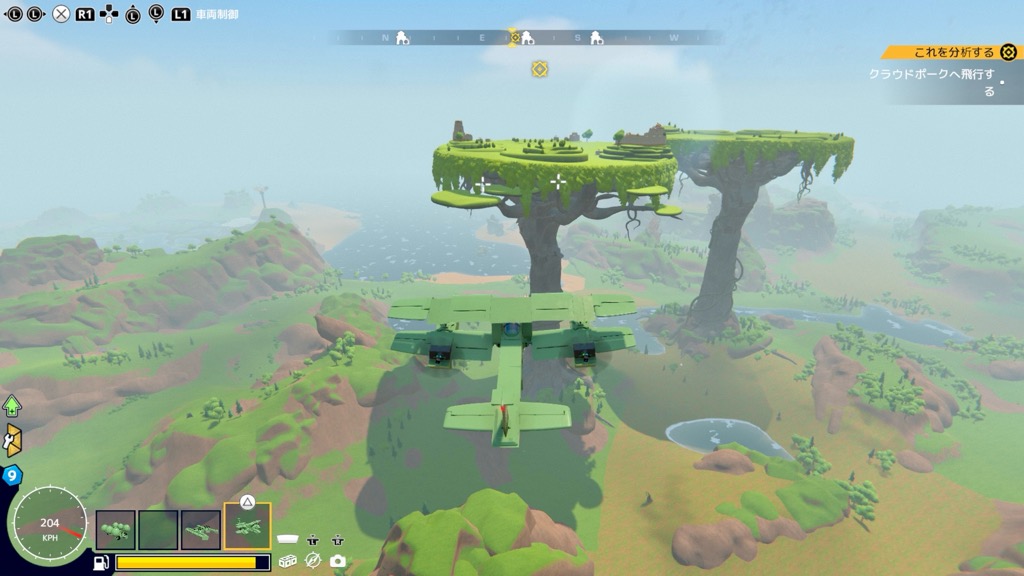Open the wrench build mode icon

[x=12, y=439]
